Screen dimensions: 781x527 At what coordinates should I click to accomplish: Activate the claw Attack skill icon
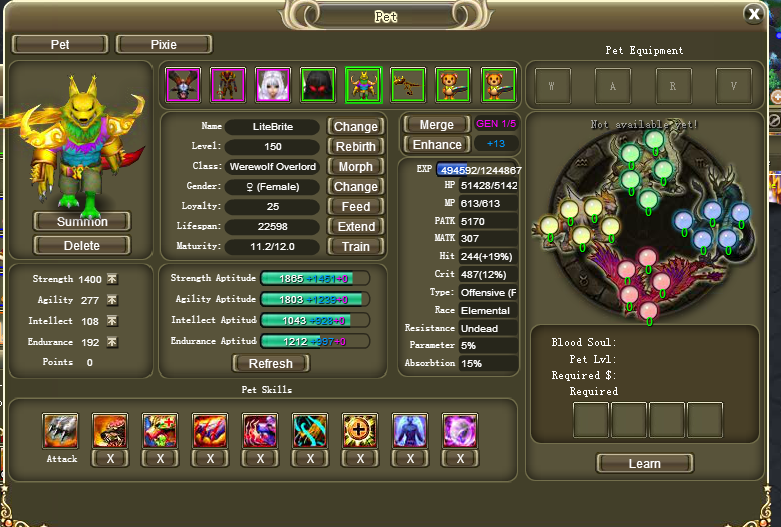[61, 431]
